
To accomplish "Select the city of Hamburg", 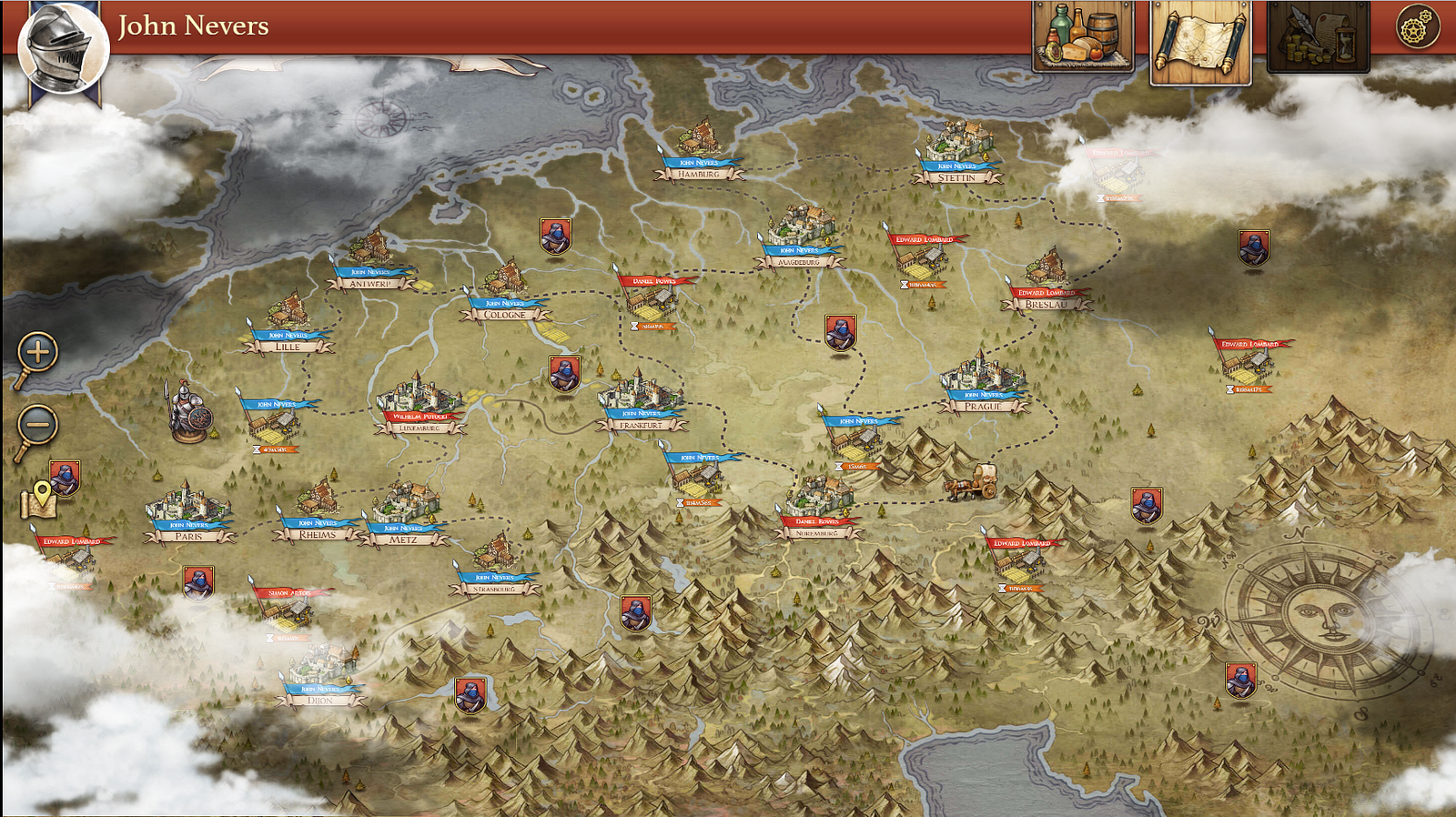I will (699, 173).
